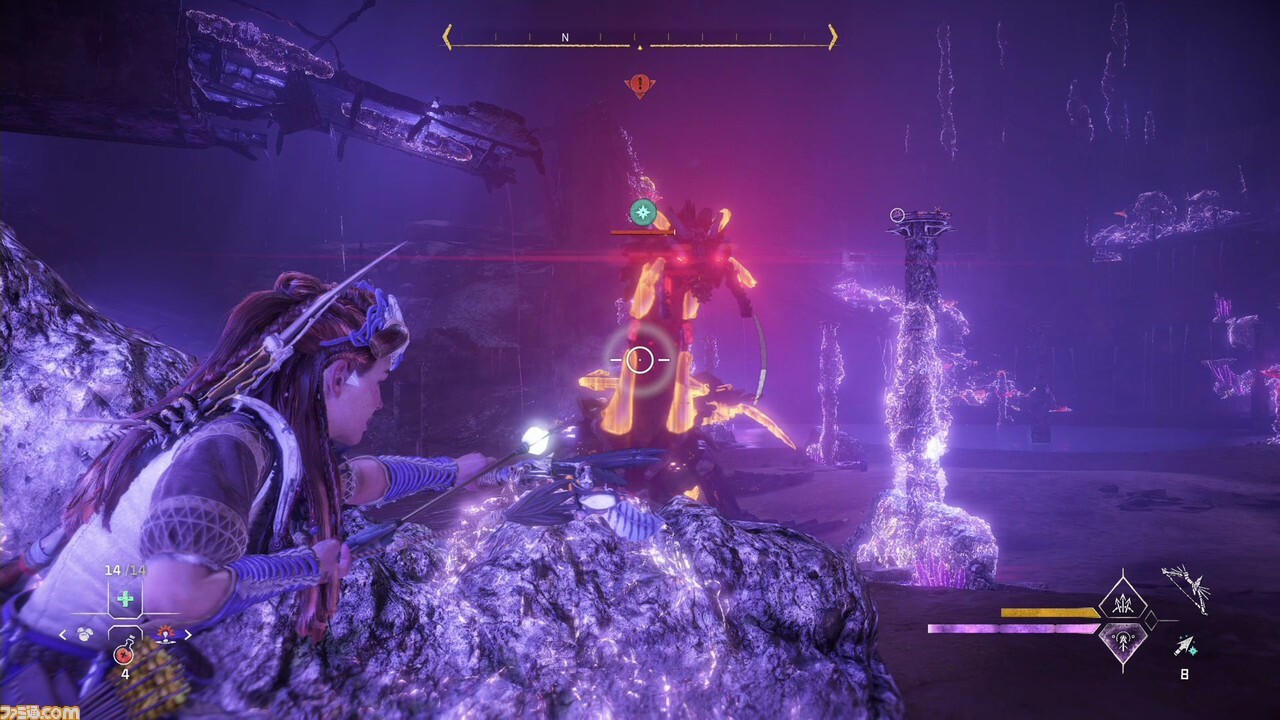Select the red exclamation alert marker
This screenshot has width=1280, height=720.
pos(640,85)
